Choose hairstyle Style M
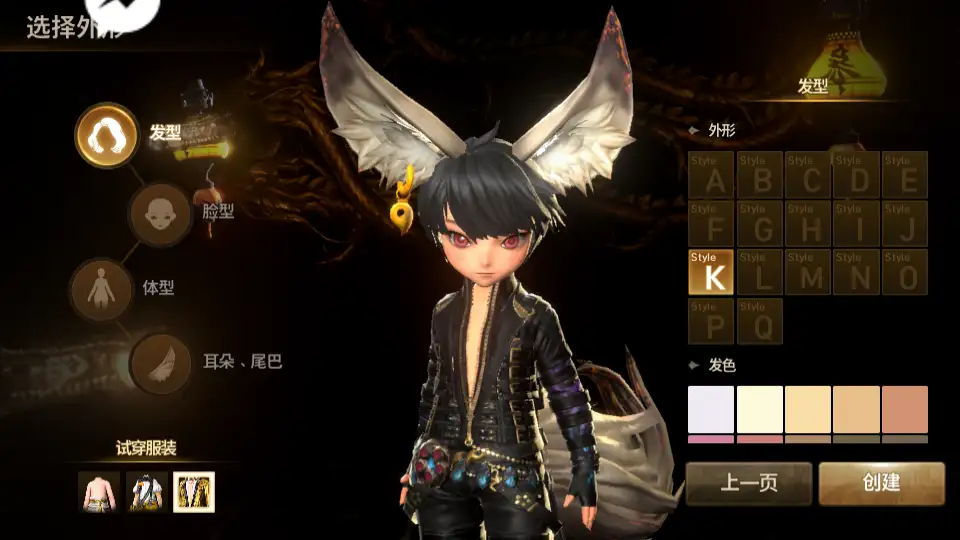 pos(807,273)
